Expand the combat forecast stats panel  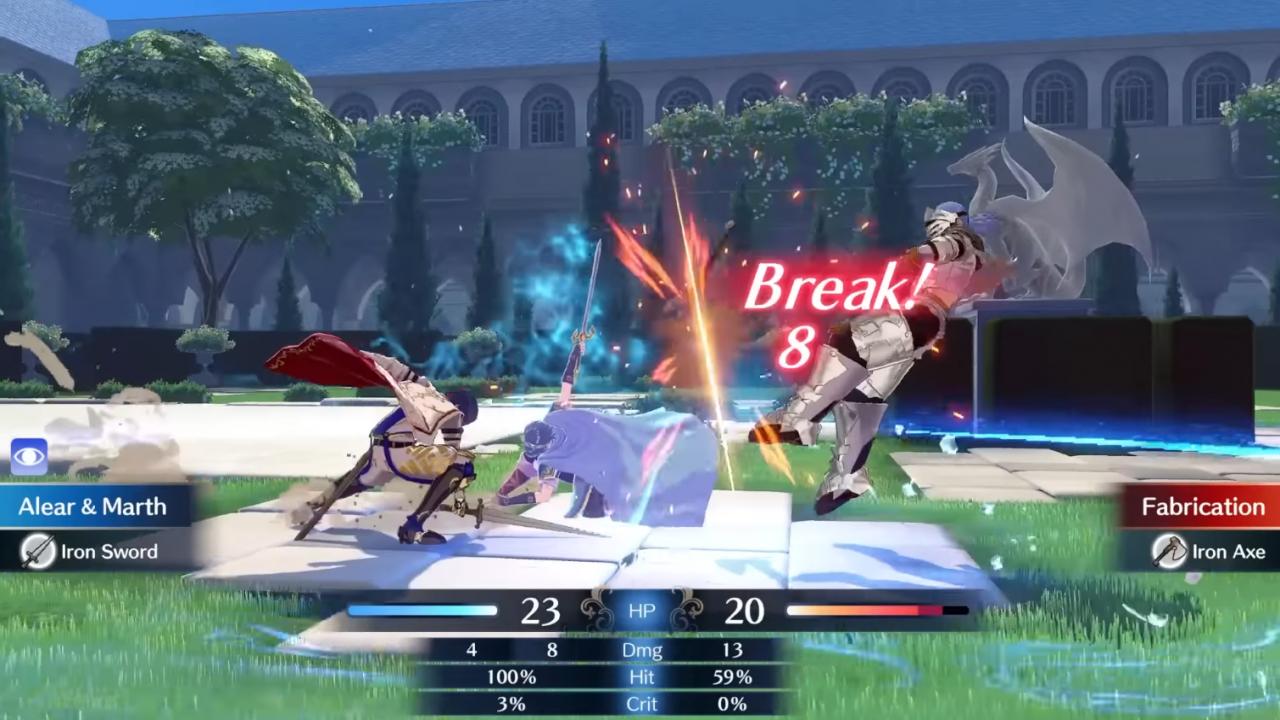pos(640,675)
